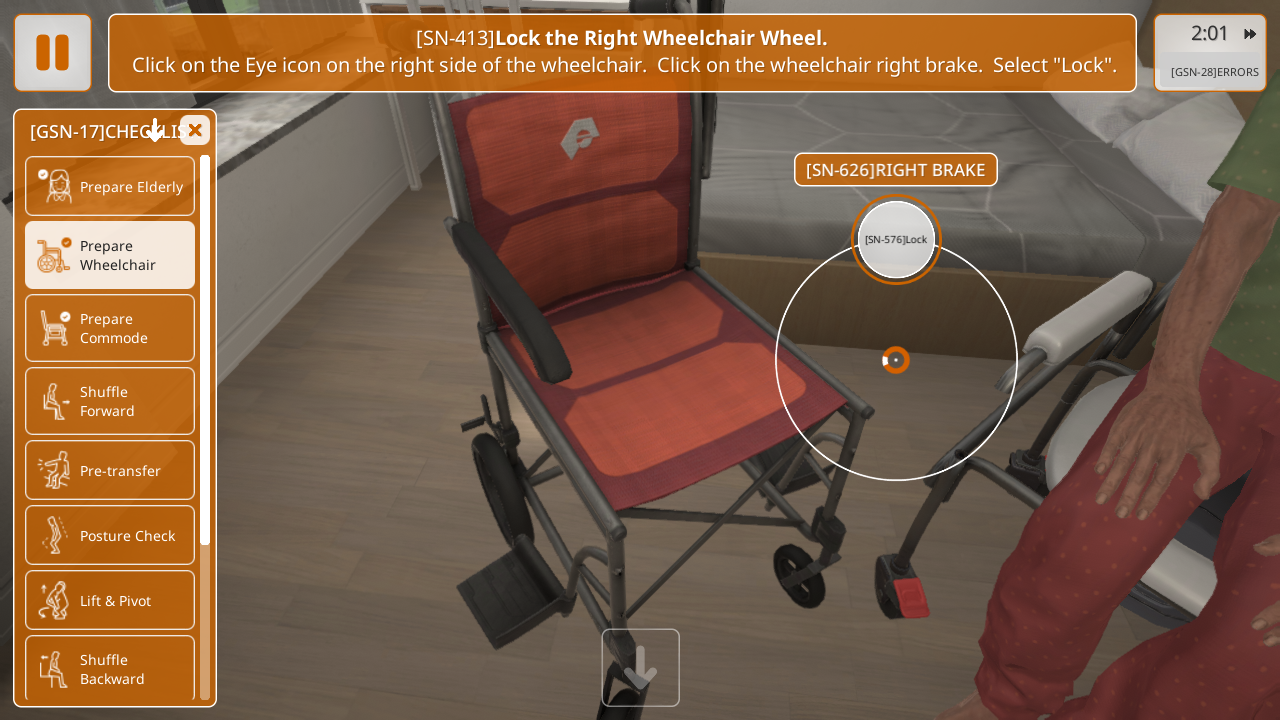1280x720 pixels.
Task: Select the Posture Check step
Action: coord(110,535)
